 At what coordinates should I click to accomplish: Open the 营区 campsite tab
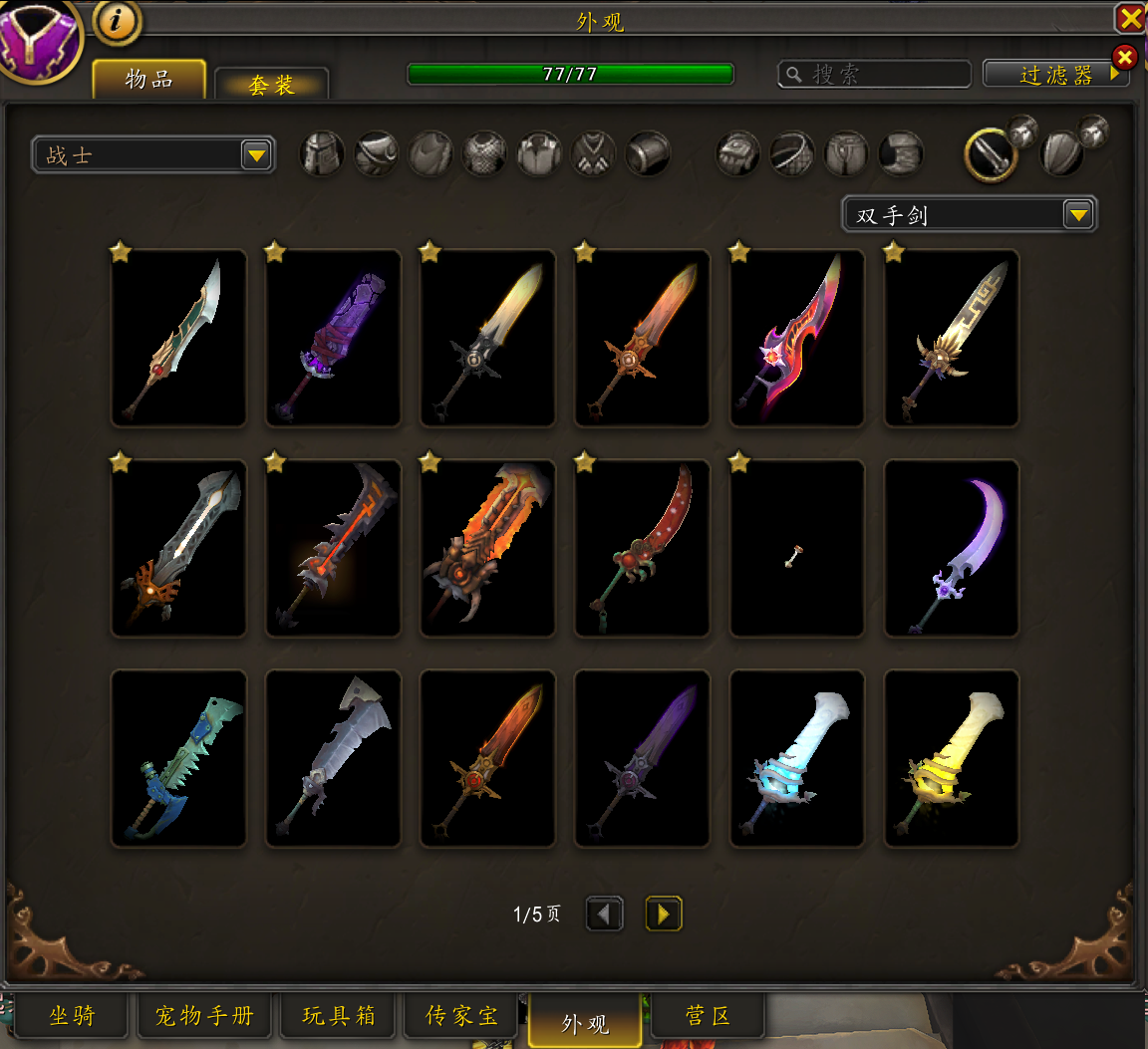pos(708,1016)
